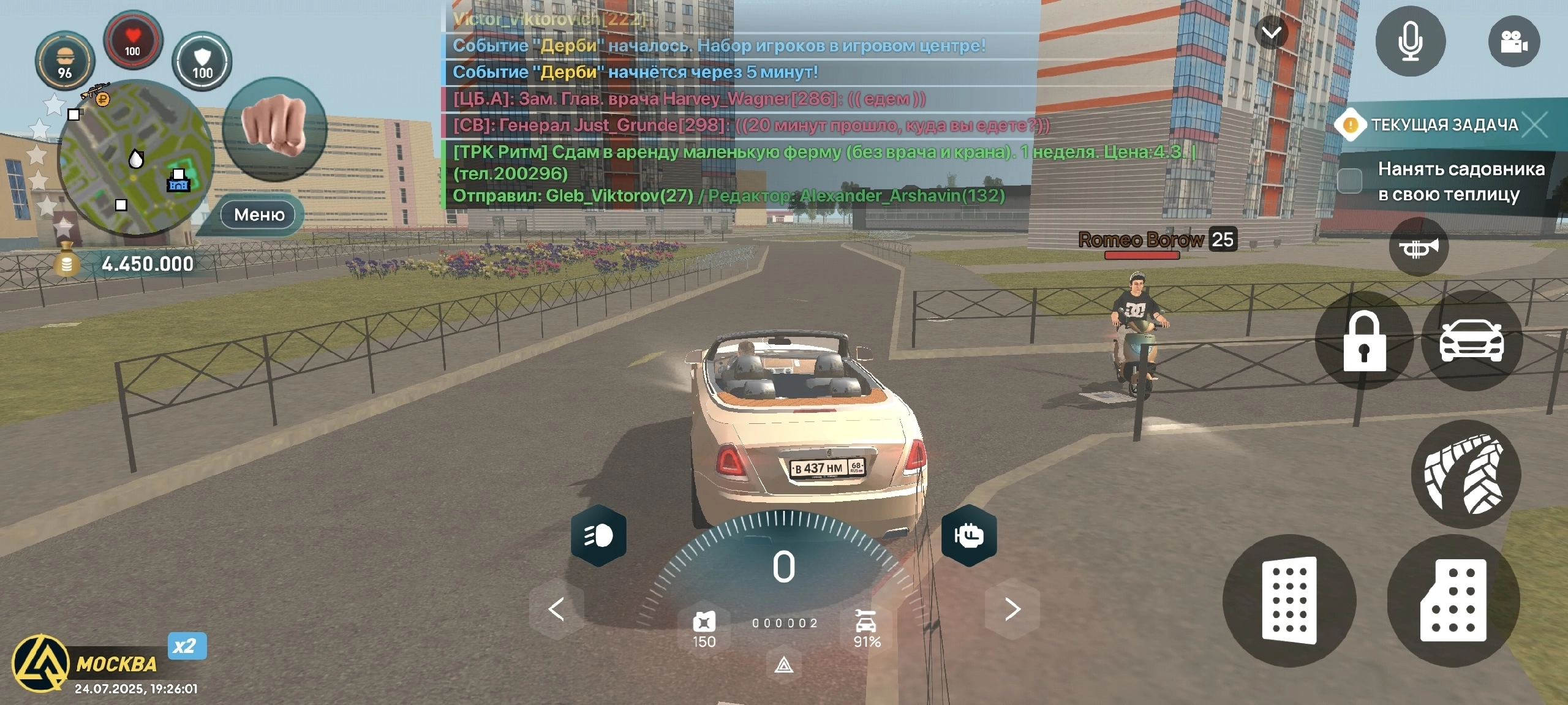
Task: Switch the camera view mode
Action: tap(1513, 42)
